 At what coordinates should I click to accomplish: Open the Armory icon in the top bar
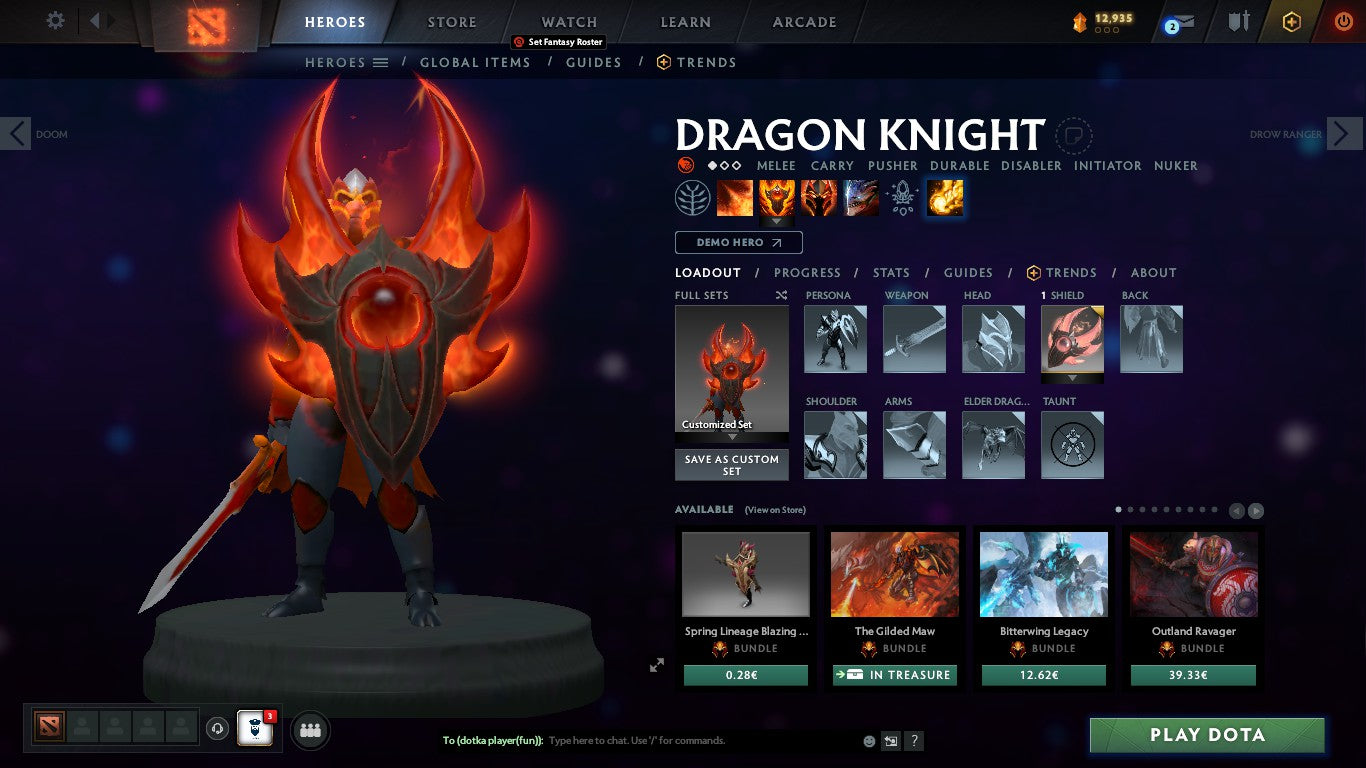coord(1239,21)
